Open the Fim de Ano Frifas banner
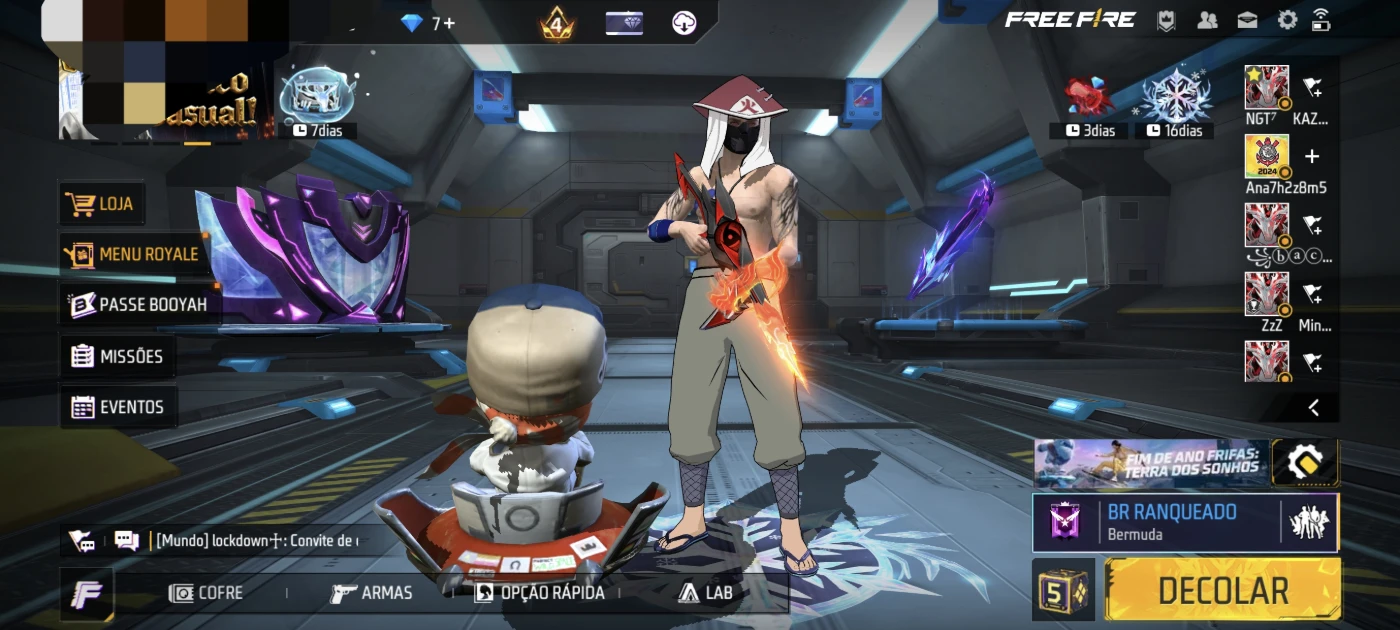The width and height of the screenshot is (1400, 630). tap(1150, 463)
